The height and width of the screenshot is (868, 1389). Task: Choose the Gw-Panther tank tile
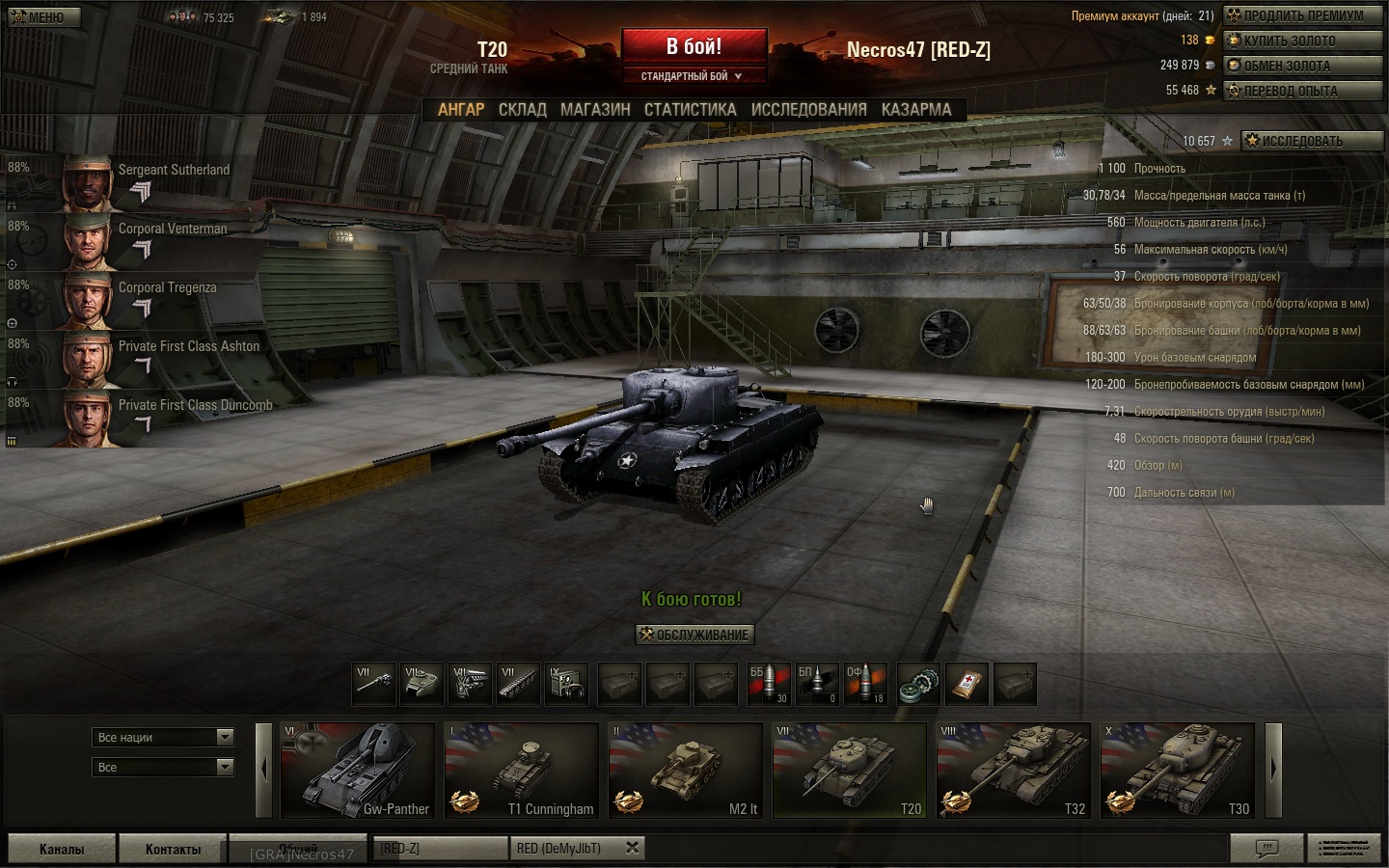[357, 771]
